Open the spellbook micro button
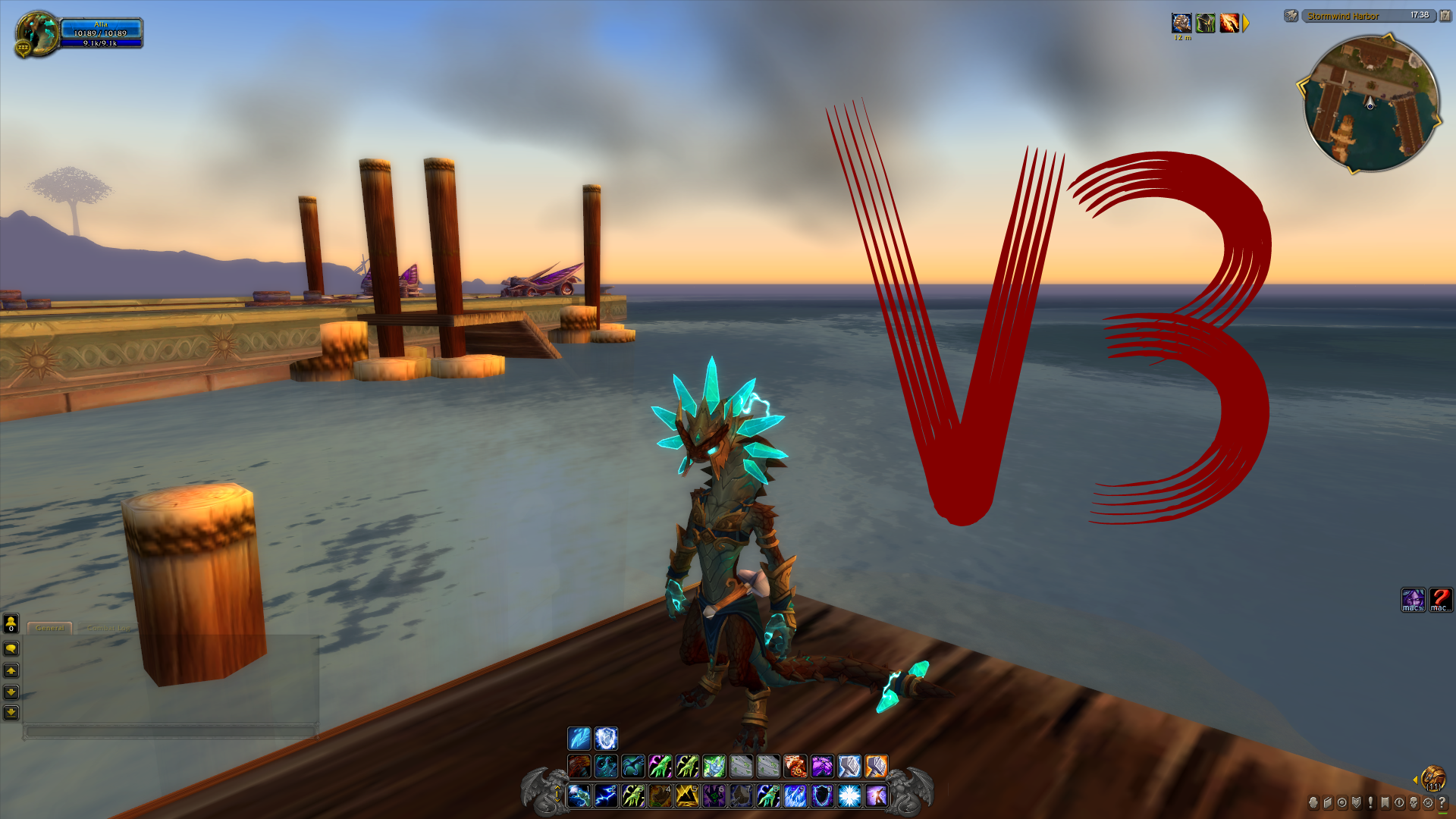The image size is (1456, 819). coord(1328,802)
